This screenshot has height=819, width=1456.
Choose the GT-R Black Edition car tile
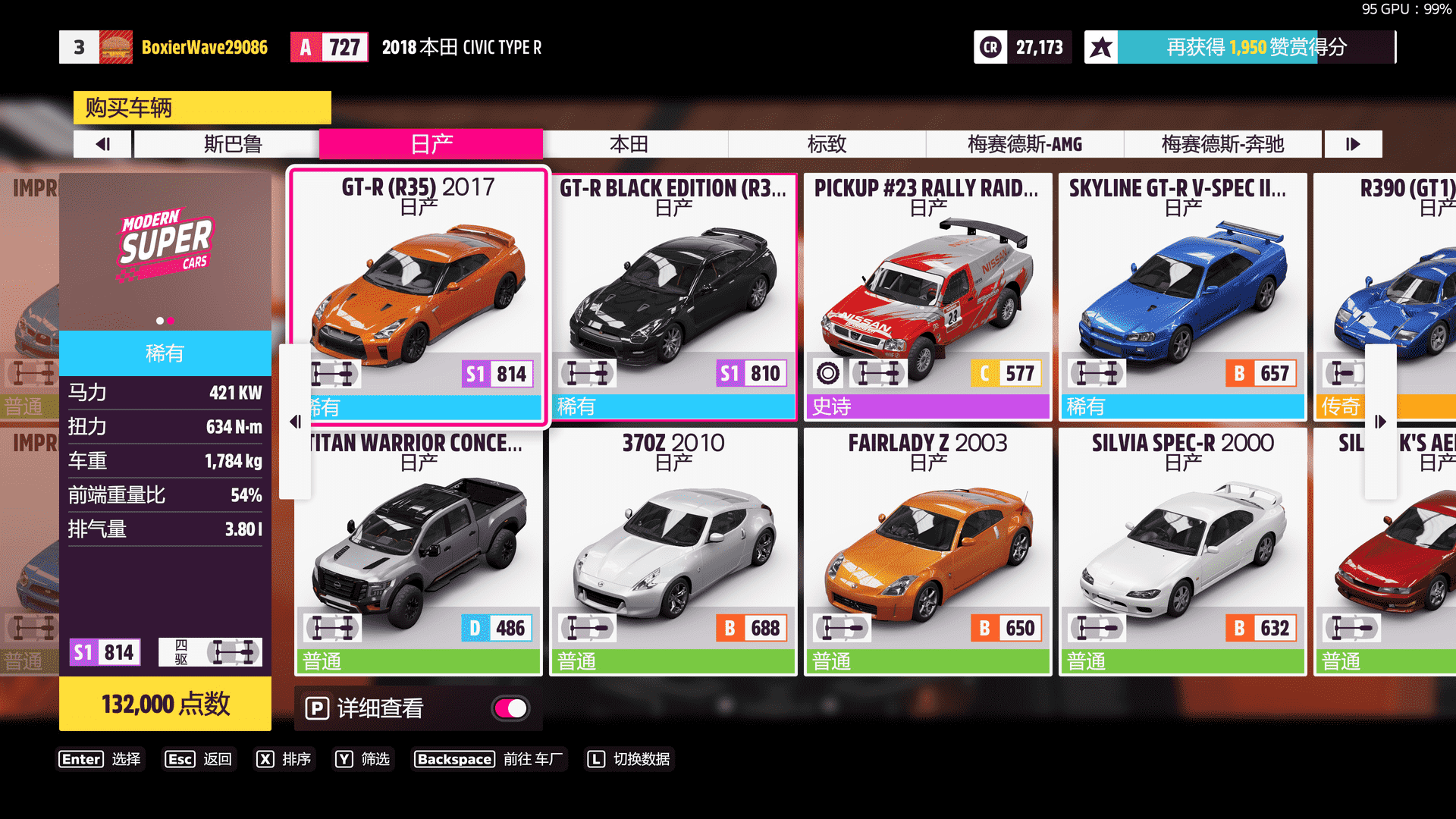tap(673, 296)
